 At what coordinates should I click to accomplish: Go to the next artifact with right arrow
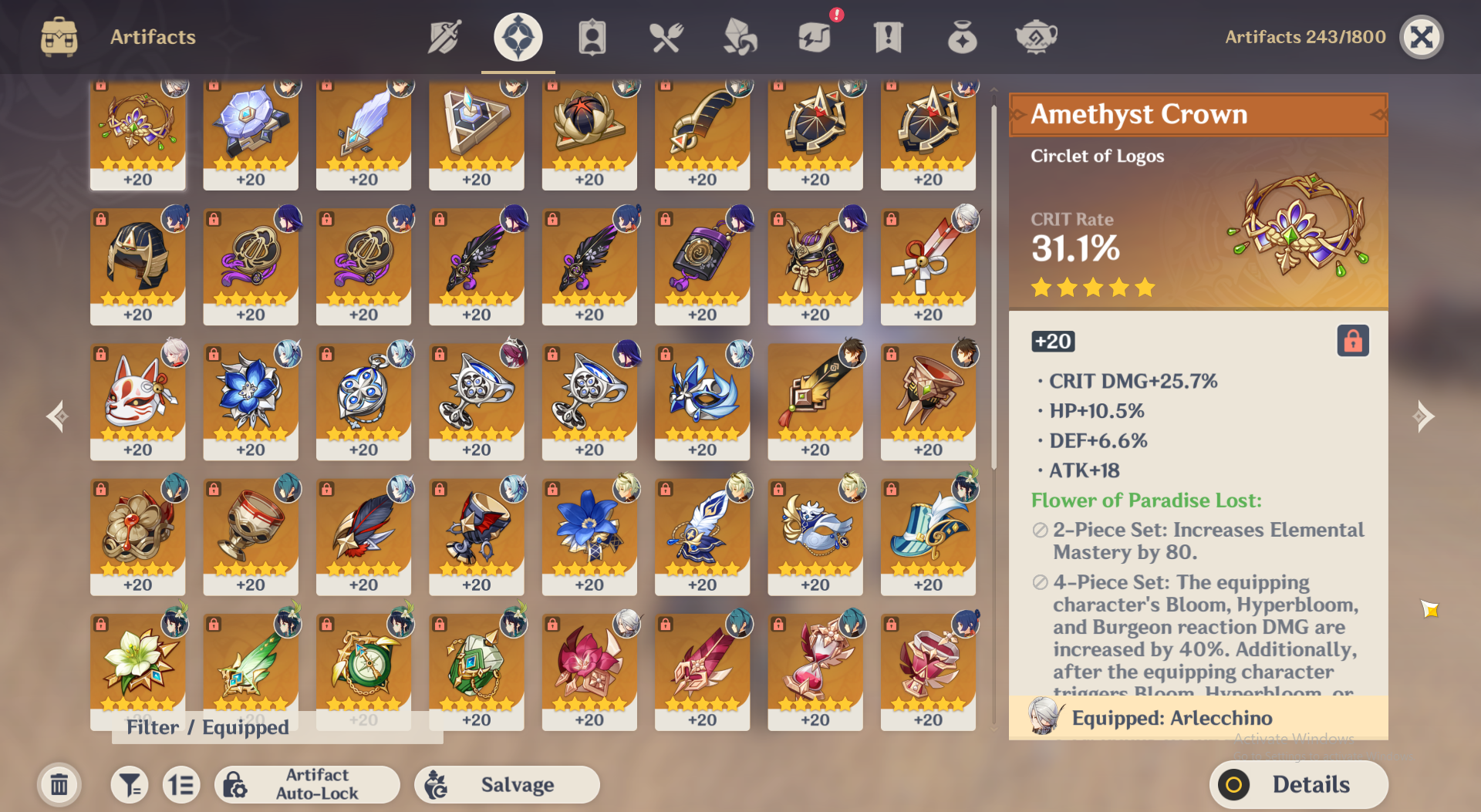coord(1423,416)
